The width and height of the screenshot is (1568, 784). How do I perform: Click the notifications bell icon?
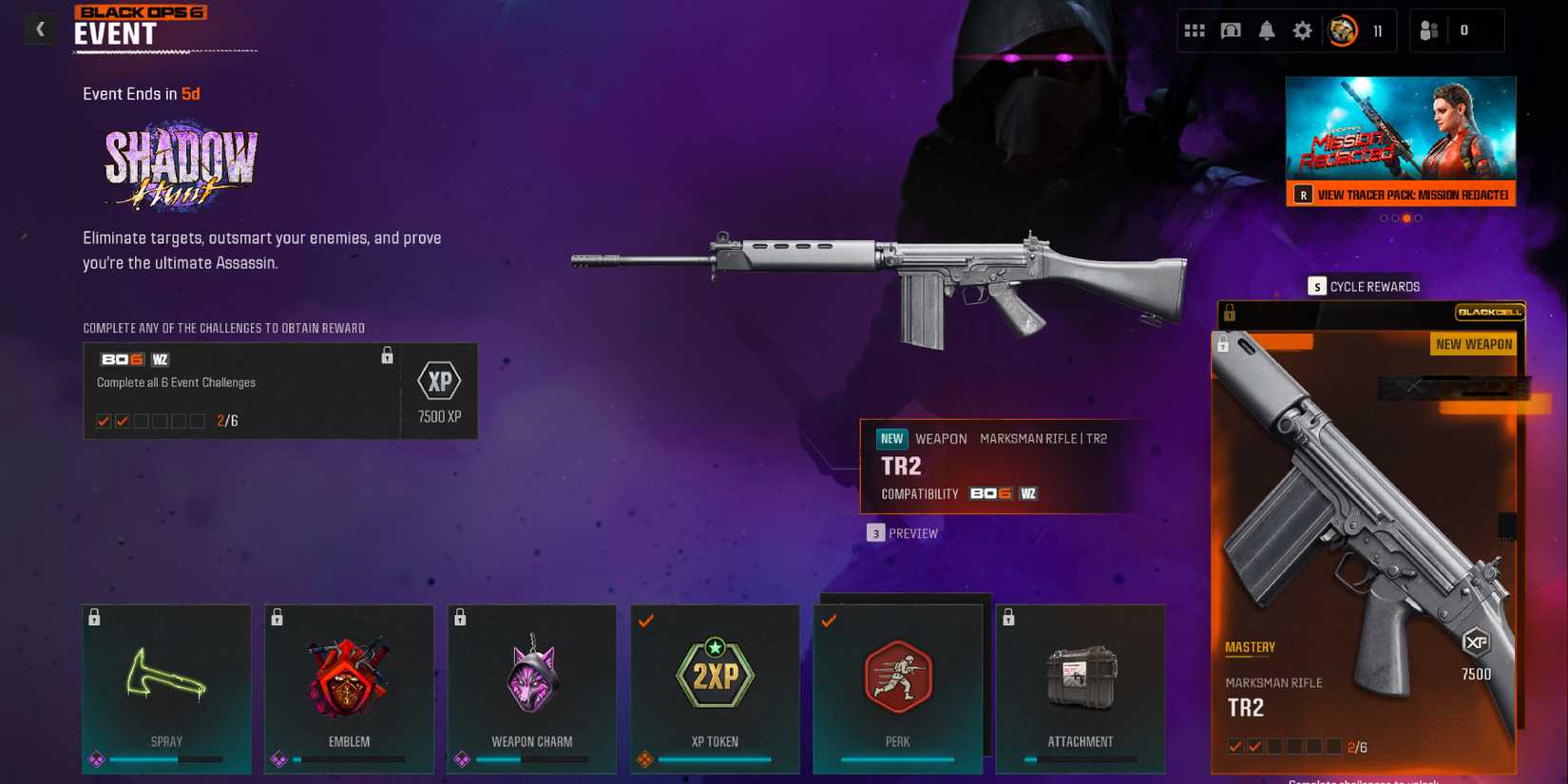pyautogui.click(x=1268, y=29)
